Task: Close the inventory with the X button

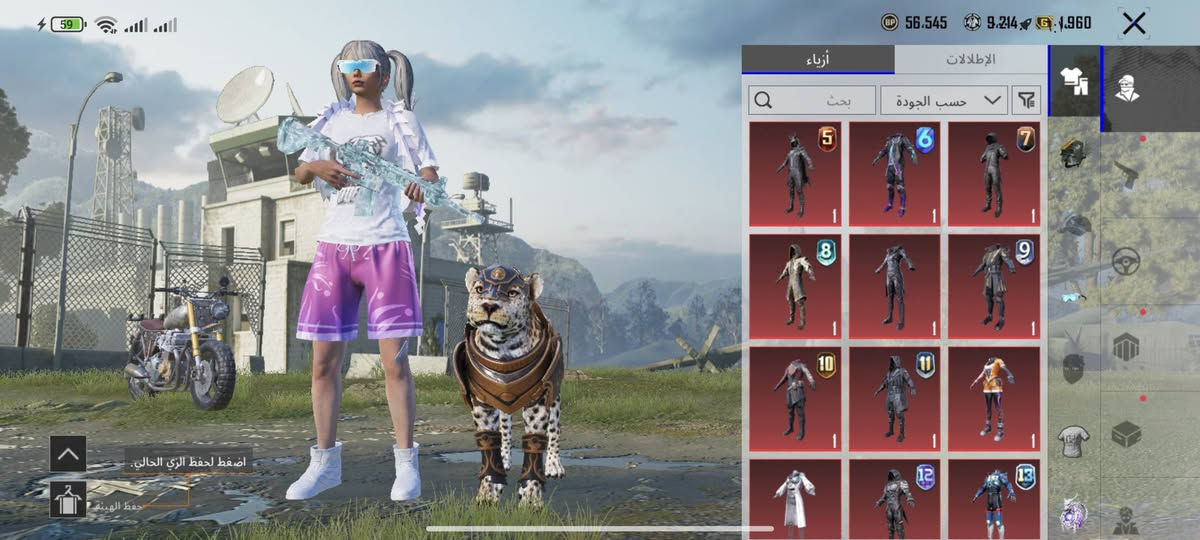Action: (x=1133, y=24)
